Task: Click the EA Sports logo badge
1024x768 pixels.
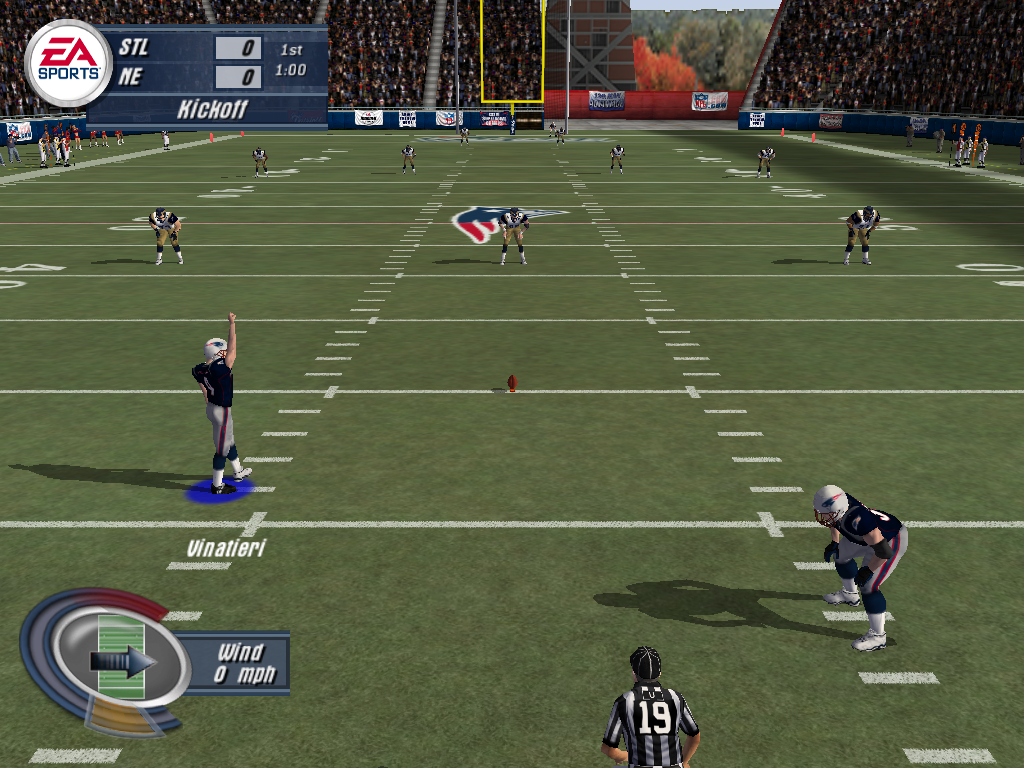Action: click(68, 62)
